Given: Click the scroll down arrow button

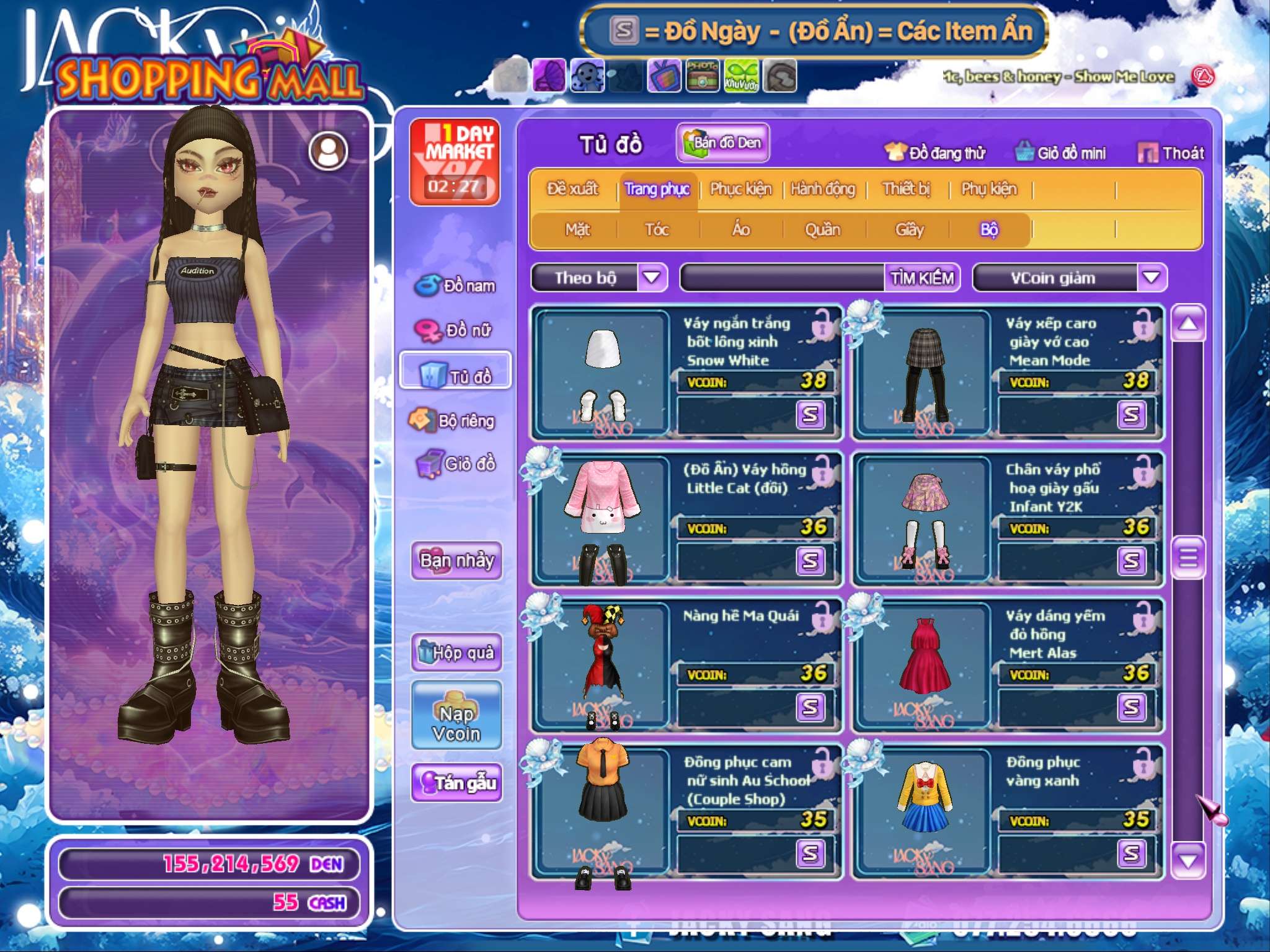Looking at the screenshot, I should (1188, 860).
